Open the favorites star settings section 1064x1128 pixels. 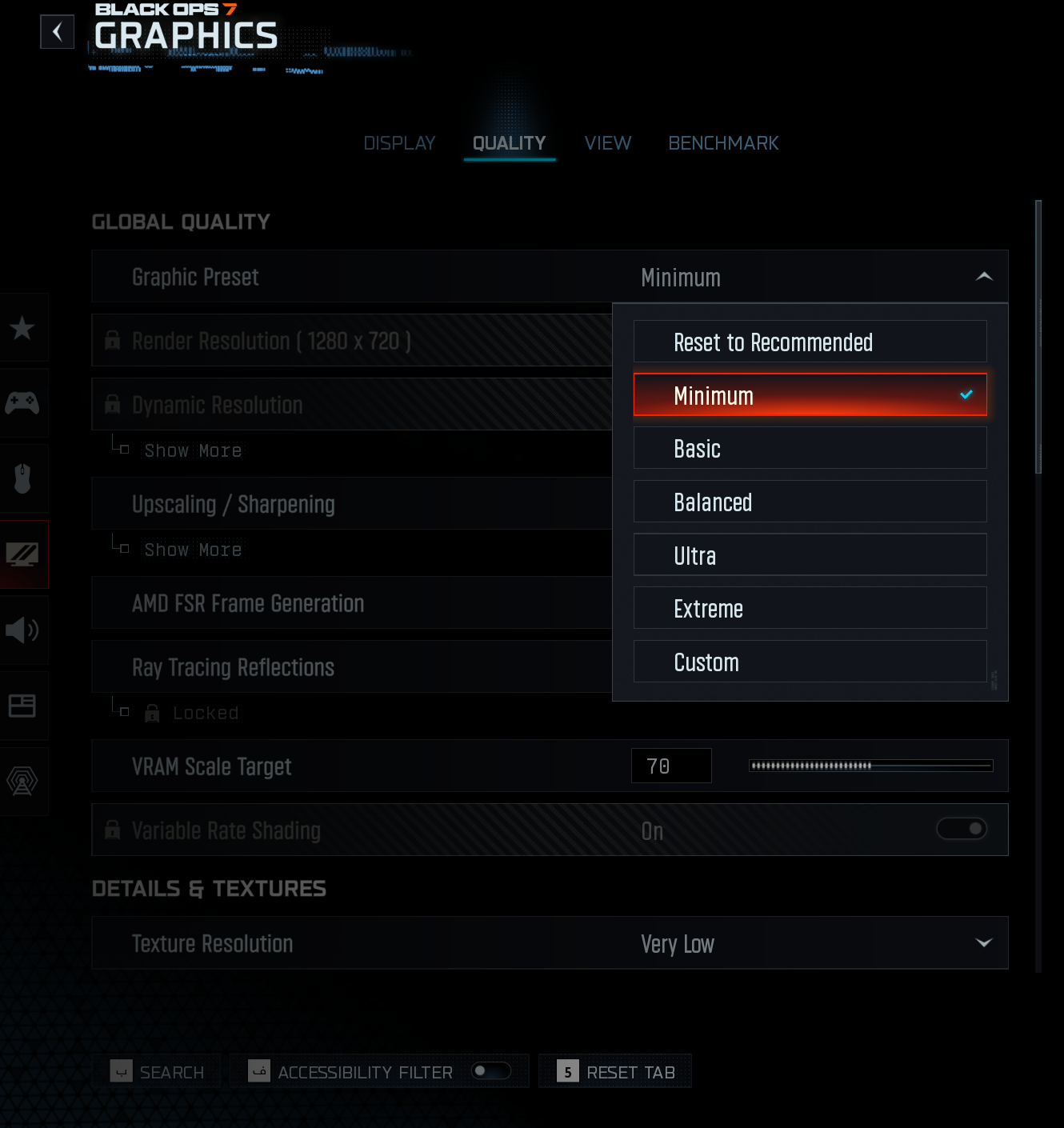tap(22, 327)
